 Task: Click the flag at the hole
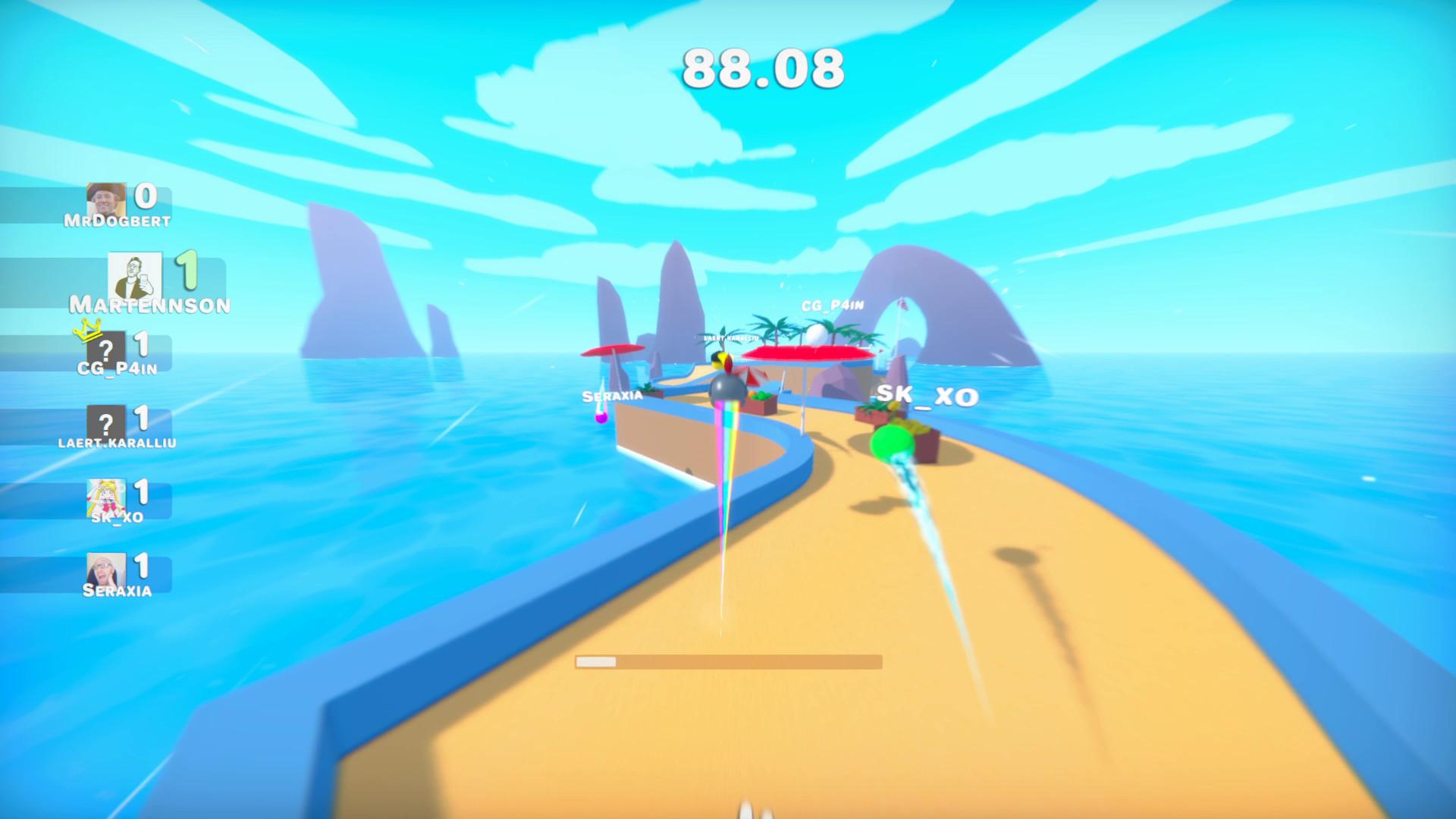[903, 303]
